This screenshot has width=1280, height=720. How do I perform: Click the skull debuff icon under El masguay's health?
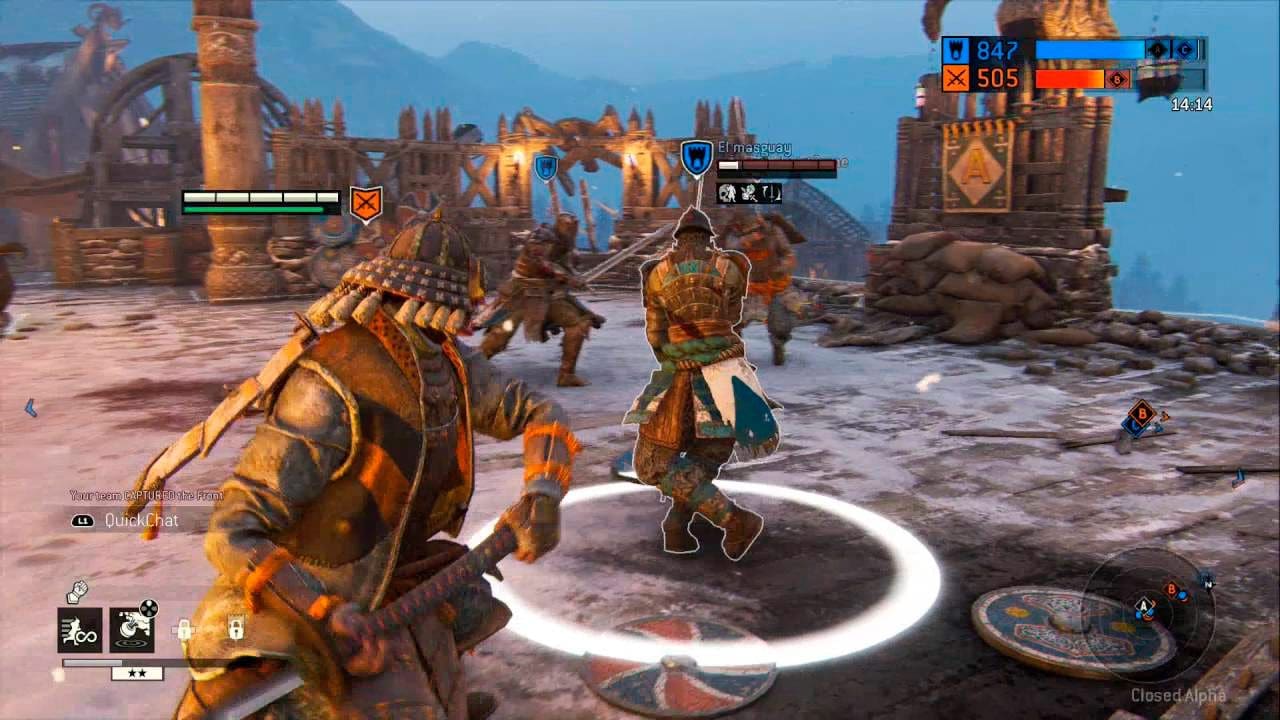[x=727, y=194]
